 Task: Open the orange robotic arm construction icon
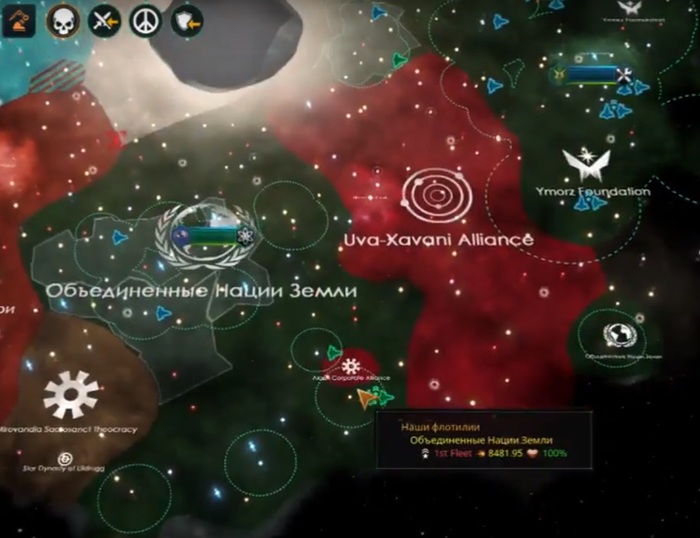tap(17, 21)
